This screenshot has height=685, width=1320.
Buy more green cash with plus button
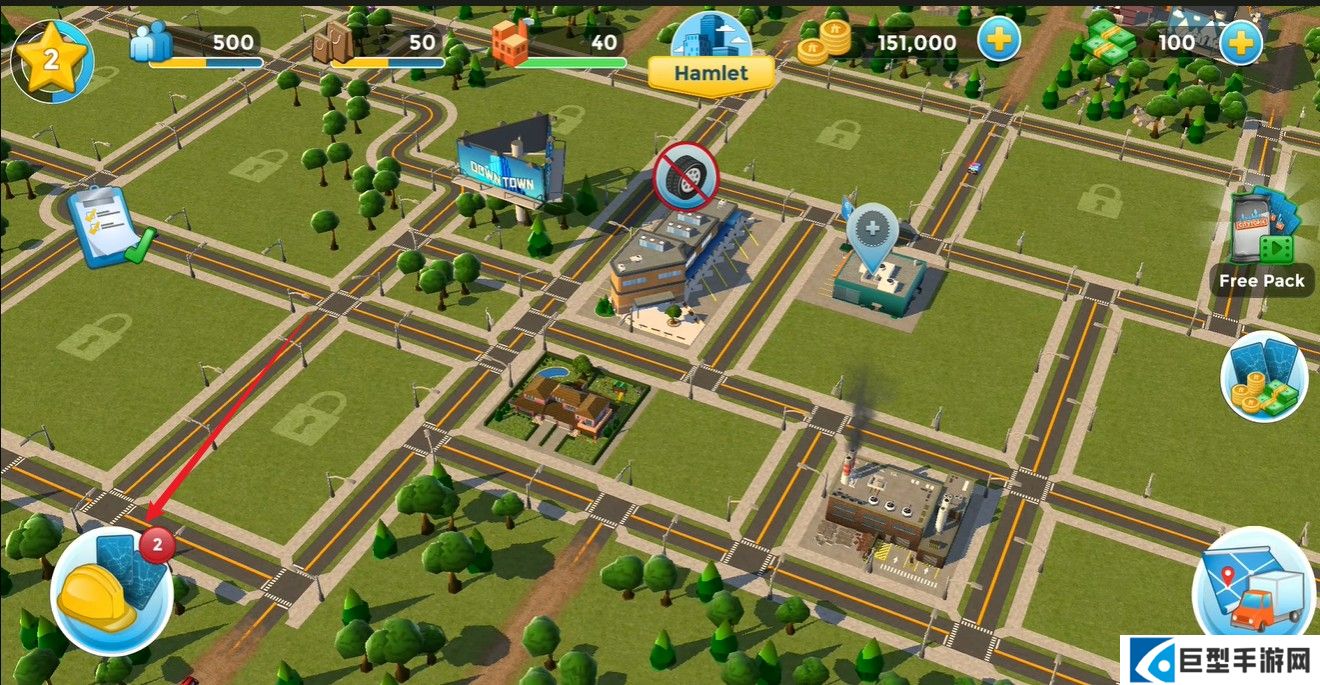coord(1240,43)
